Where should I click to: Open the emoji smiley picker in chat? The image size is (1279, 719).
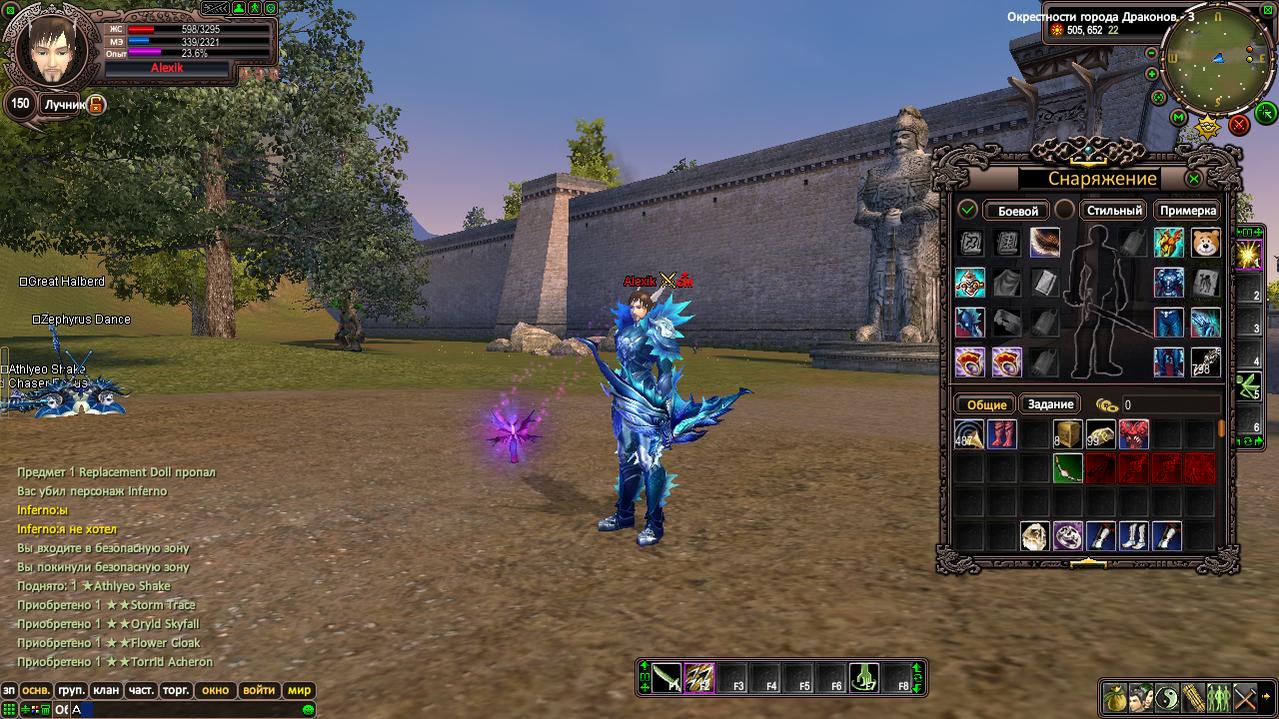[x=308, y=709]
